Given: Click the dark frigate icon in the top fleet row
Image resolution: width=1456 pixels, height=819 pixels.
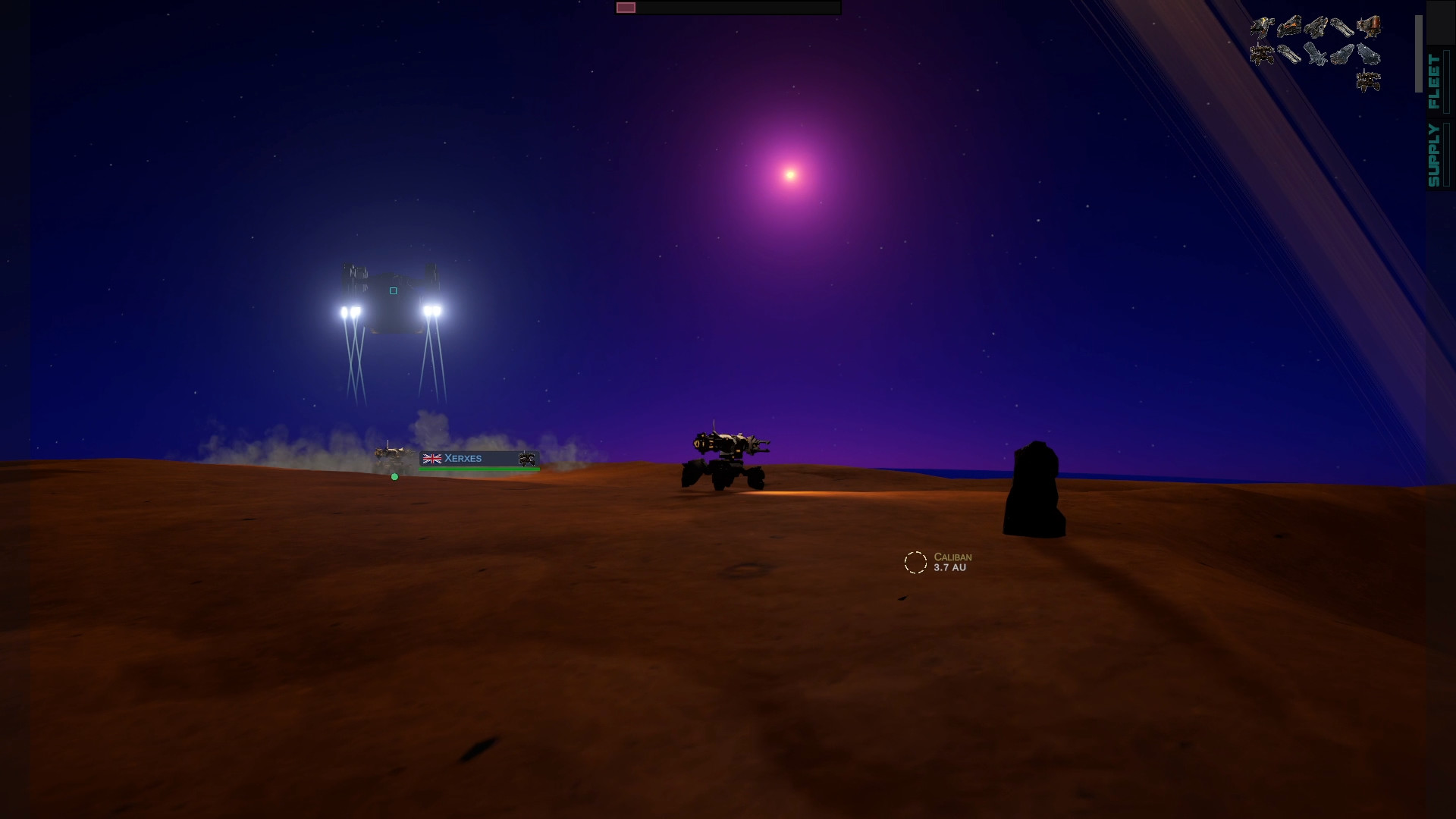Looking at the screenshot, I should (1316, 27).
